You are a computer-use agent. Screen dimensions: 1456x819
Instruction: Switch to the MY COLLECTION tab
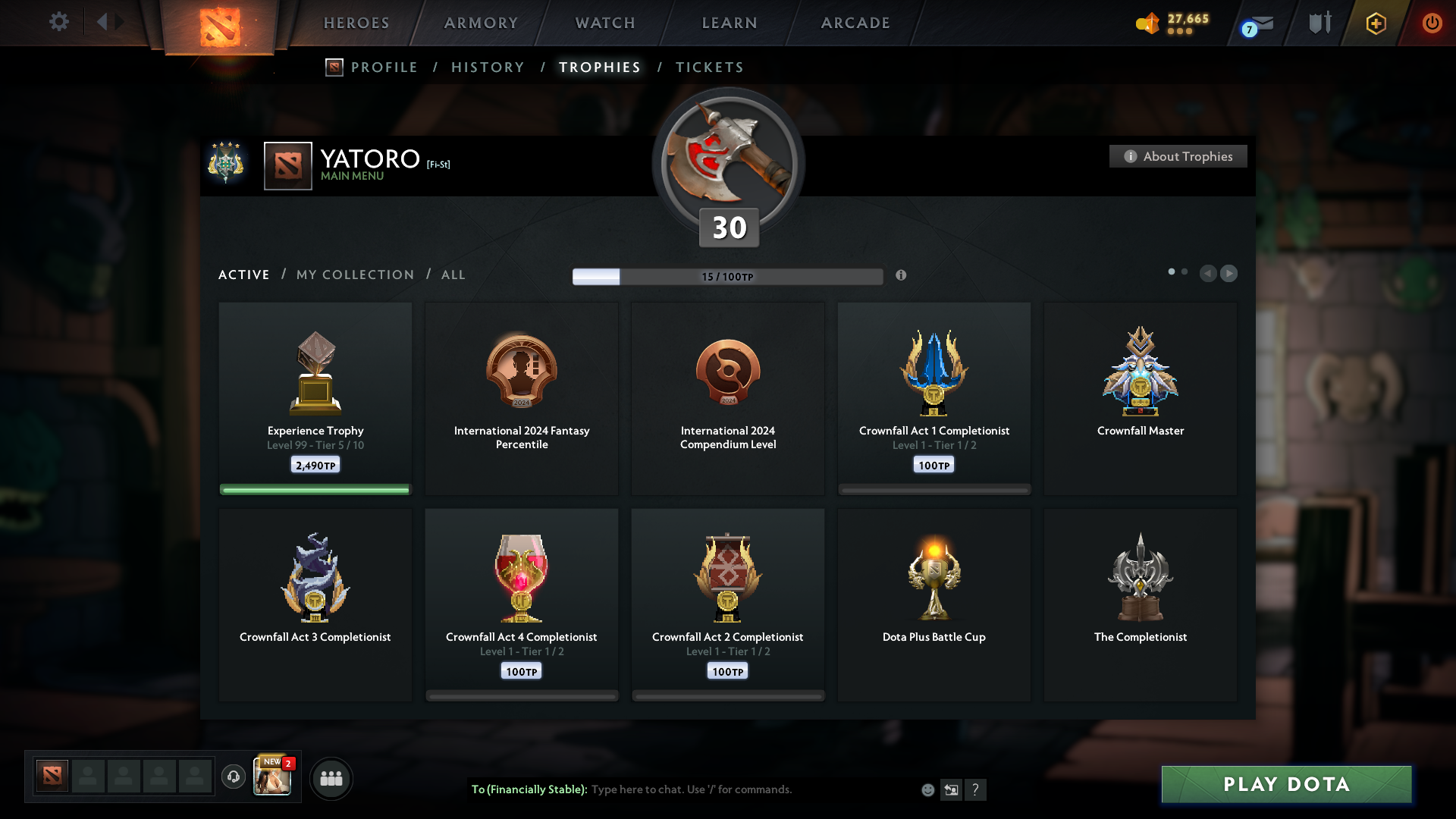coord(354,275)
